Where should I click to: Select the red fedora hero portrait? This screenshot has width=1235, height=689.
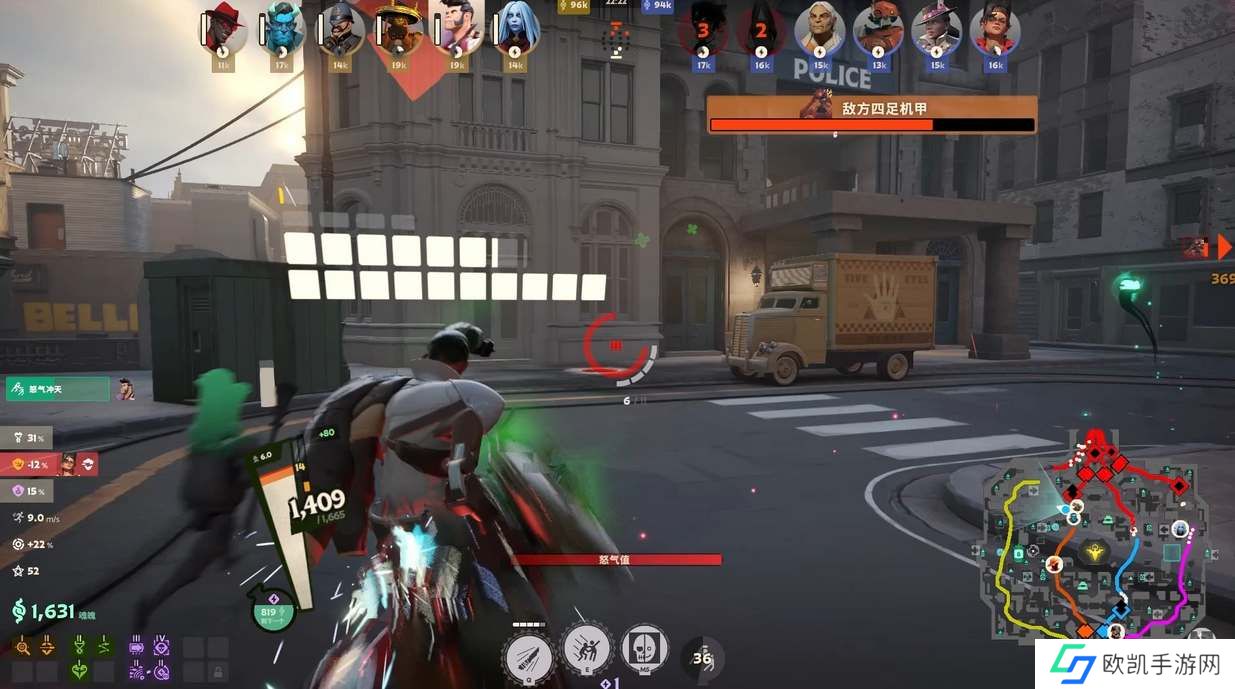tap(222, 30)
